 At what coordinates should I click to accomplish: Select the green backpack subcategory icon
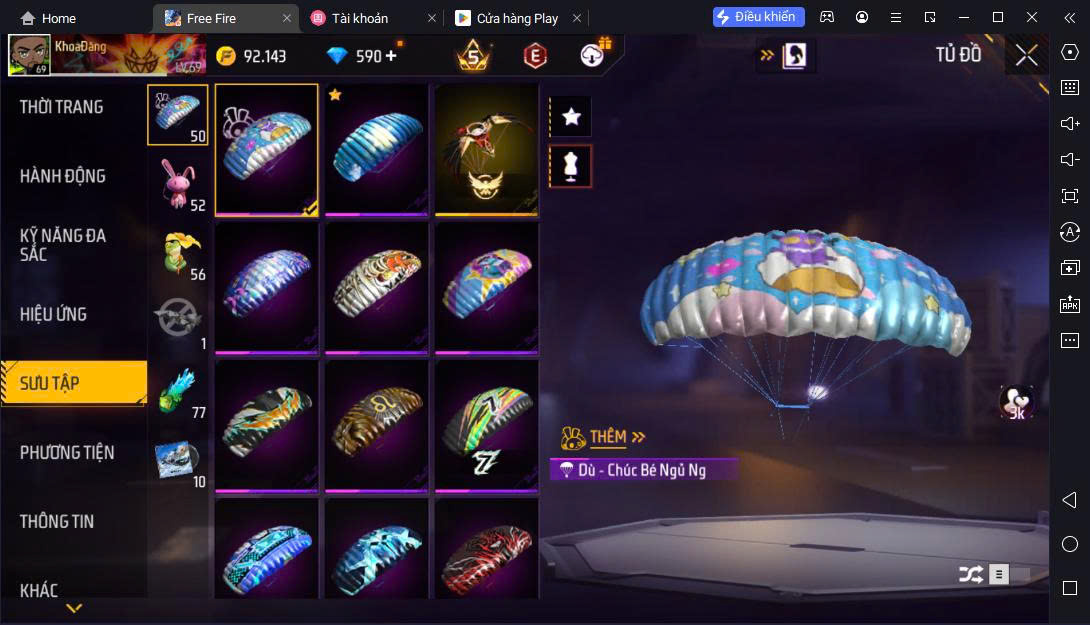[178, 253]
